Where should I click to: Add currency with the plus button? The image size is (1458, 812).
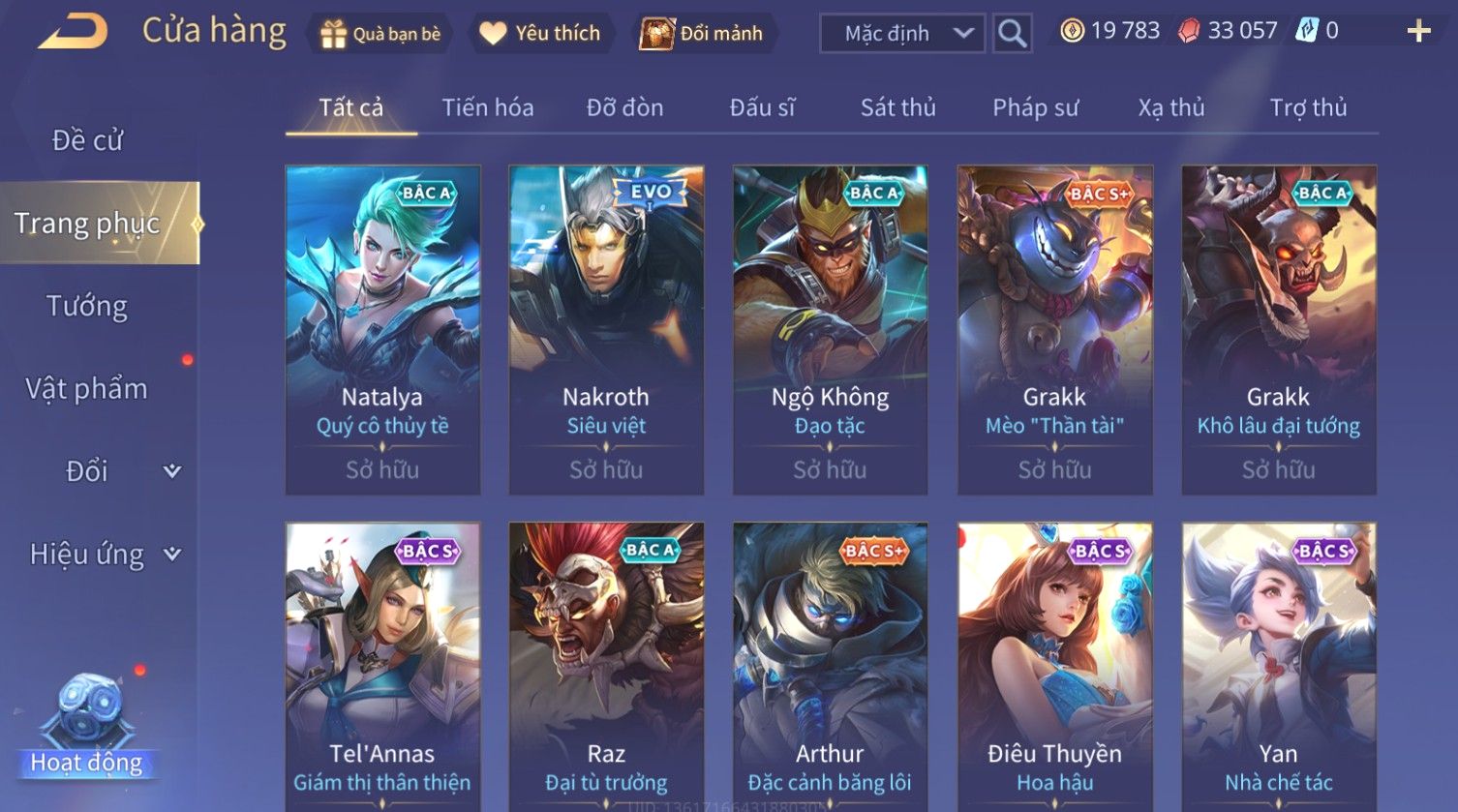pyautogui.click(x=1418, y=32)
